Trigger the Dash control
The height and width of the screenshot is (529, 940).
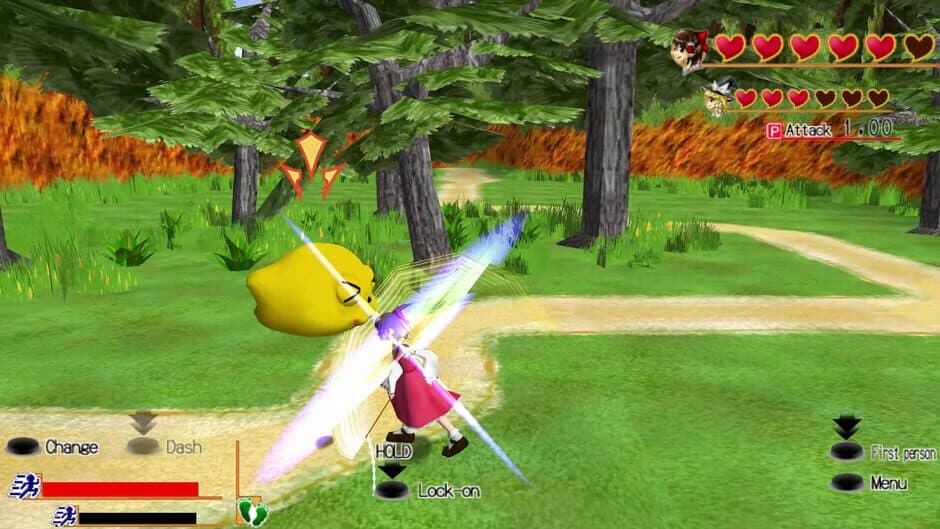click(143, 447)
